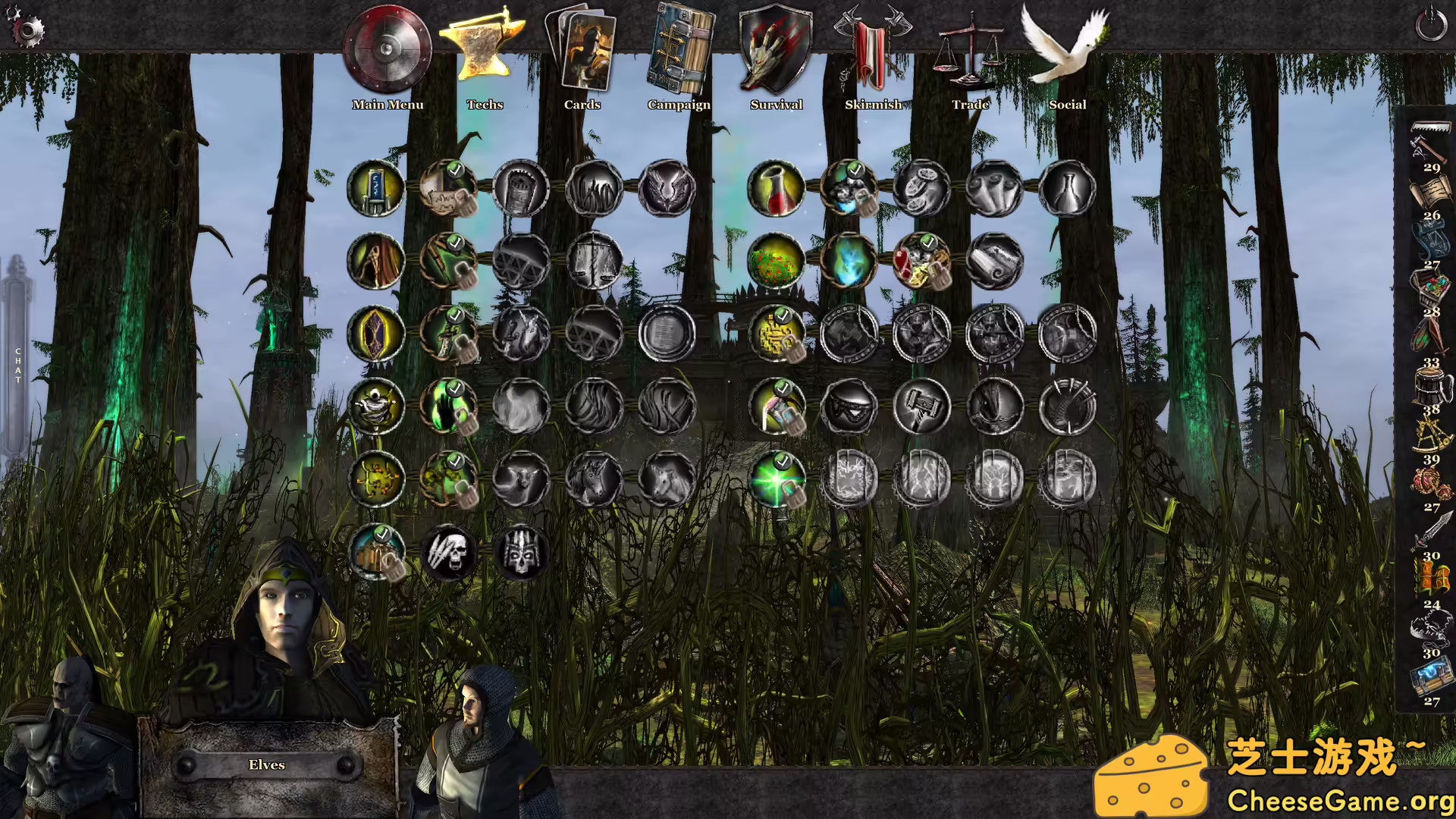Image resolution: width=1456 pixels, height=819 pixels.
Task: Open the CHAT panel on the left edge
Action: pos(17,362)
